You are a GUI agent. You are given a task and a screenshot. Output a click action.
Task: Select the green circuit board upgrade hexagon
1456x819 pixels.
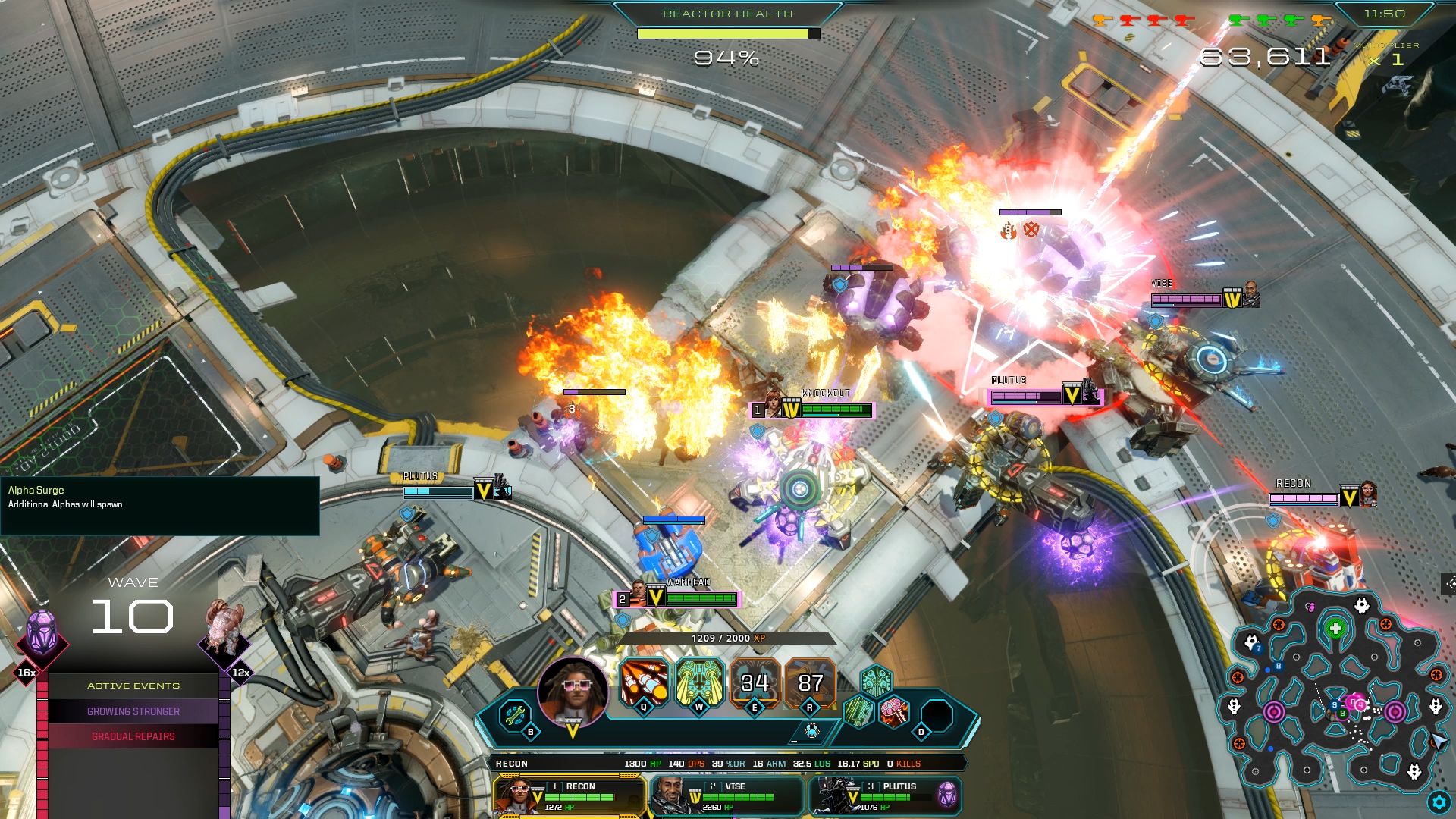click(859, 712)
